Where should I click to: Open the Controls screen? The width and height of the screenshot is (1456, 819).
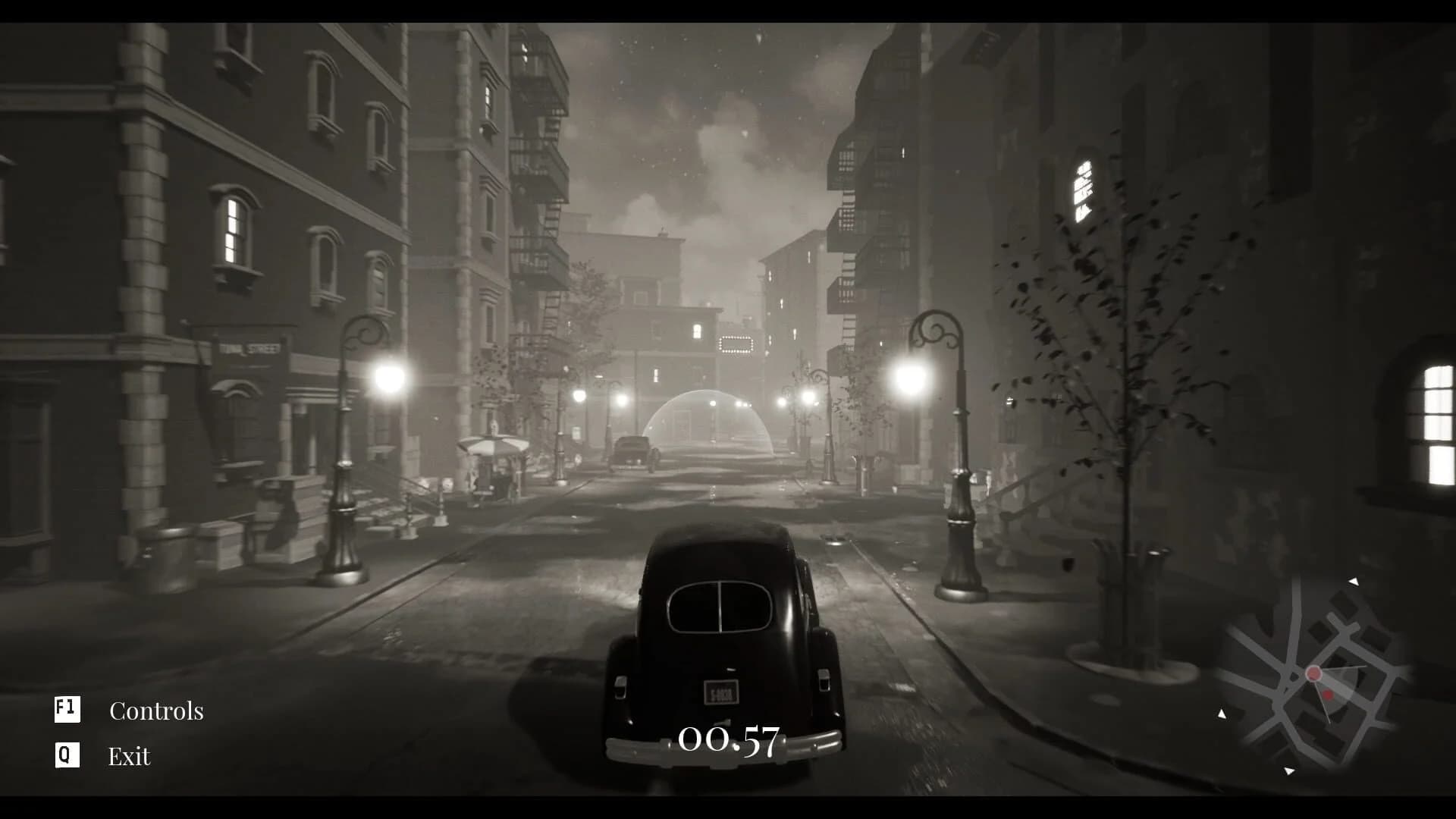pyautogui.click(x=157, y=711)
